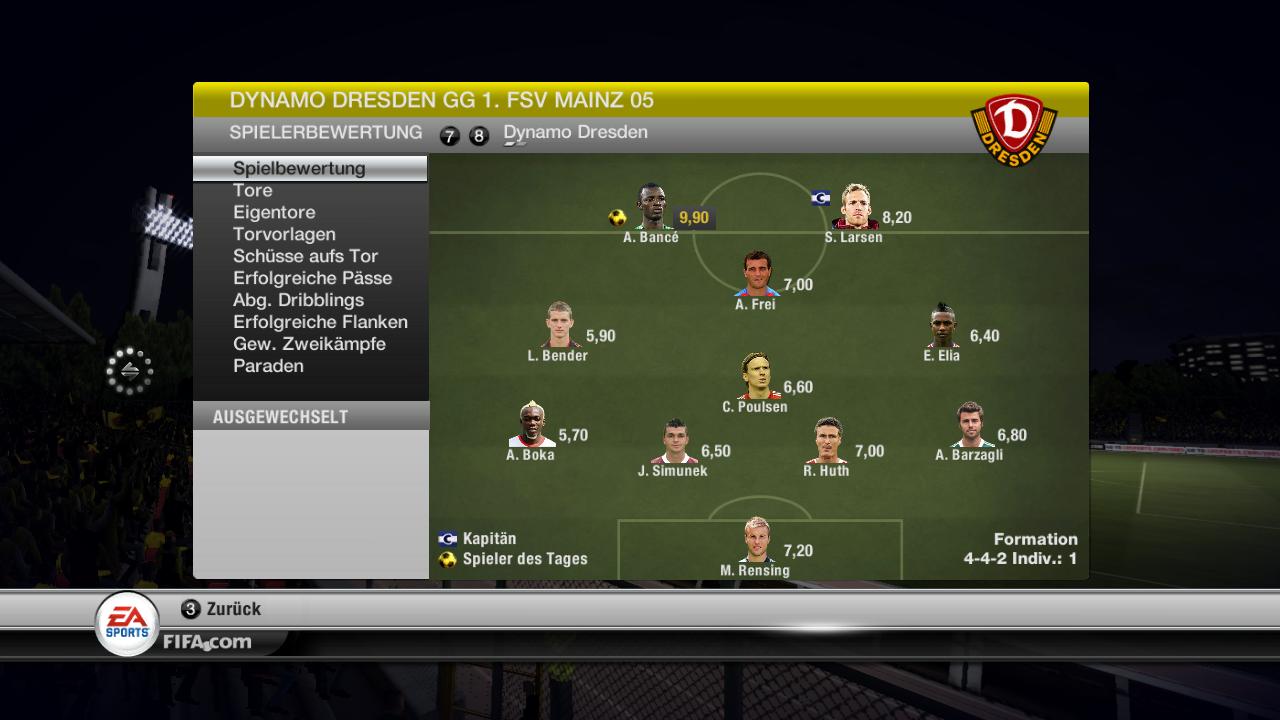The image size is (1280, 720).
Task: Open the Tore statistics entry
Action: [x=253, y=190]
